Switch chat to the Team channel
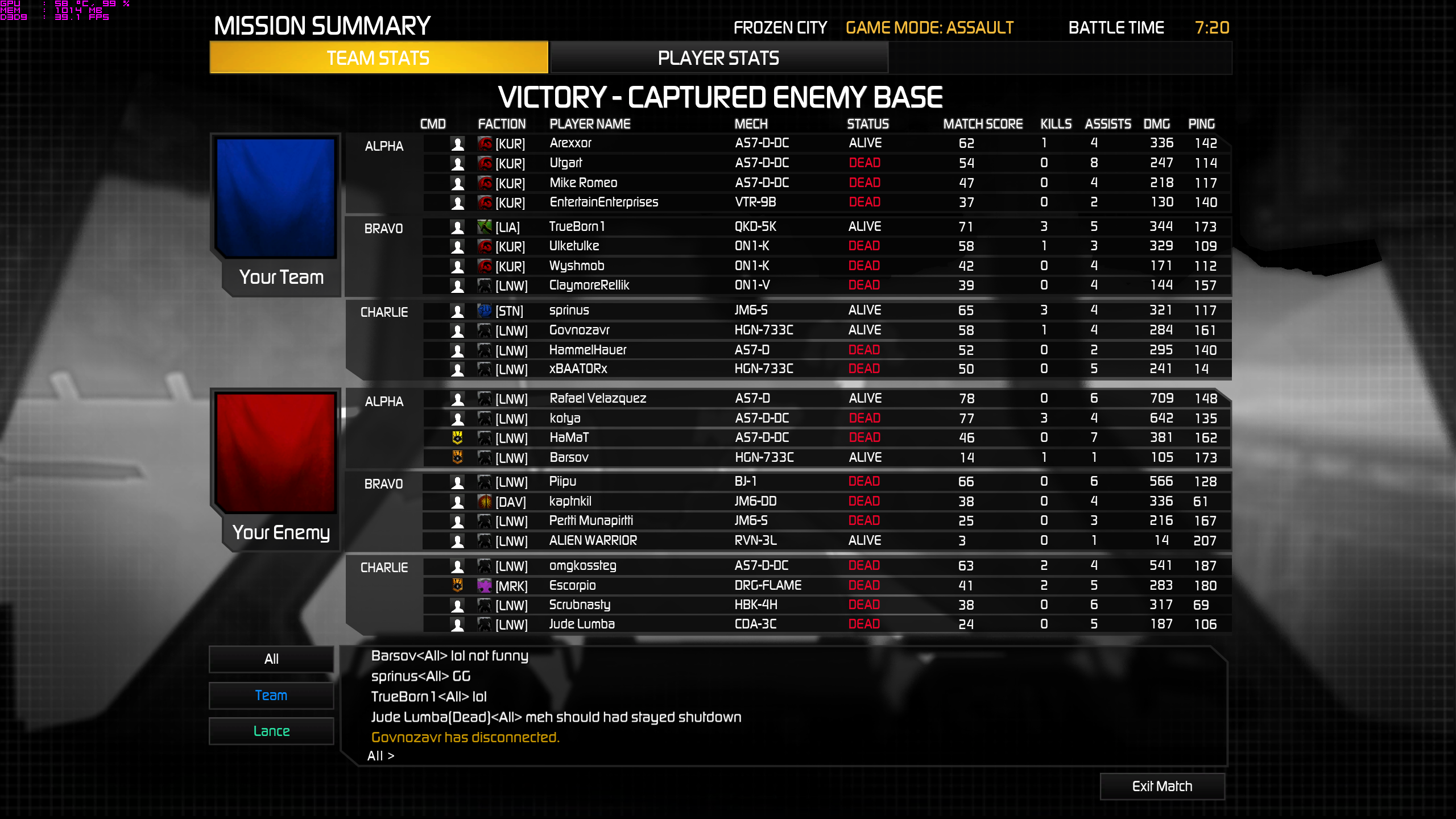Screen dimensions: 1456x819 [271, 695]
